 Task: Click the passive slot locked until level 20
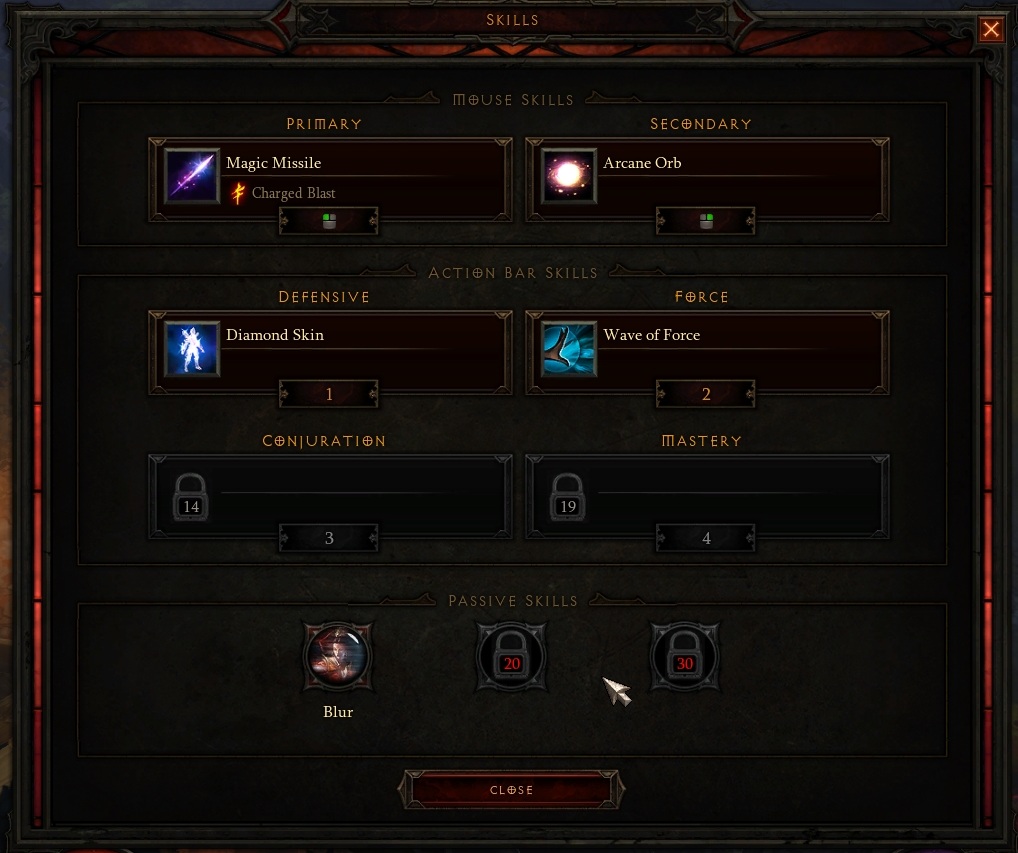[x=512, y=659]
